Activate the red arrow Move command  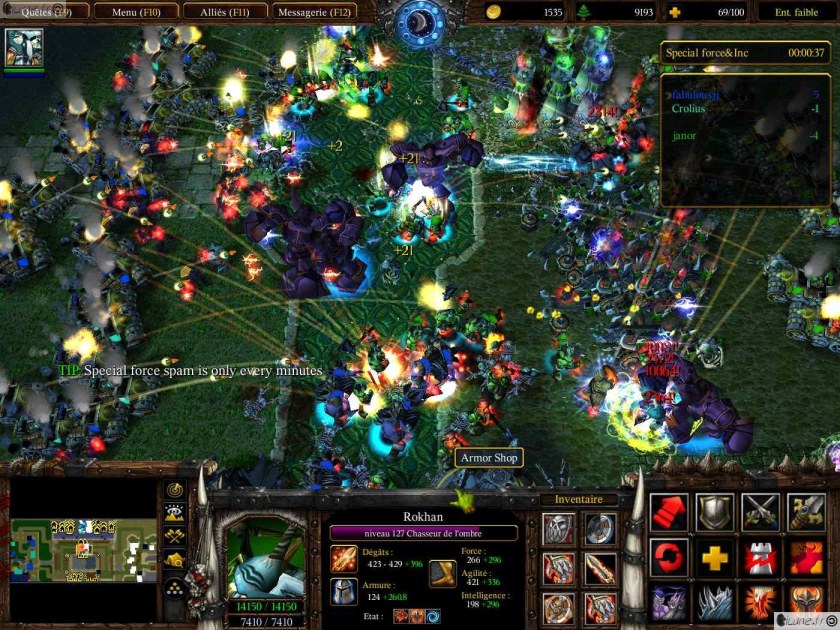(x=669, y=512)
